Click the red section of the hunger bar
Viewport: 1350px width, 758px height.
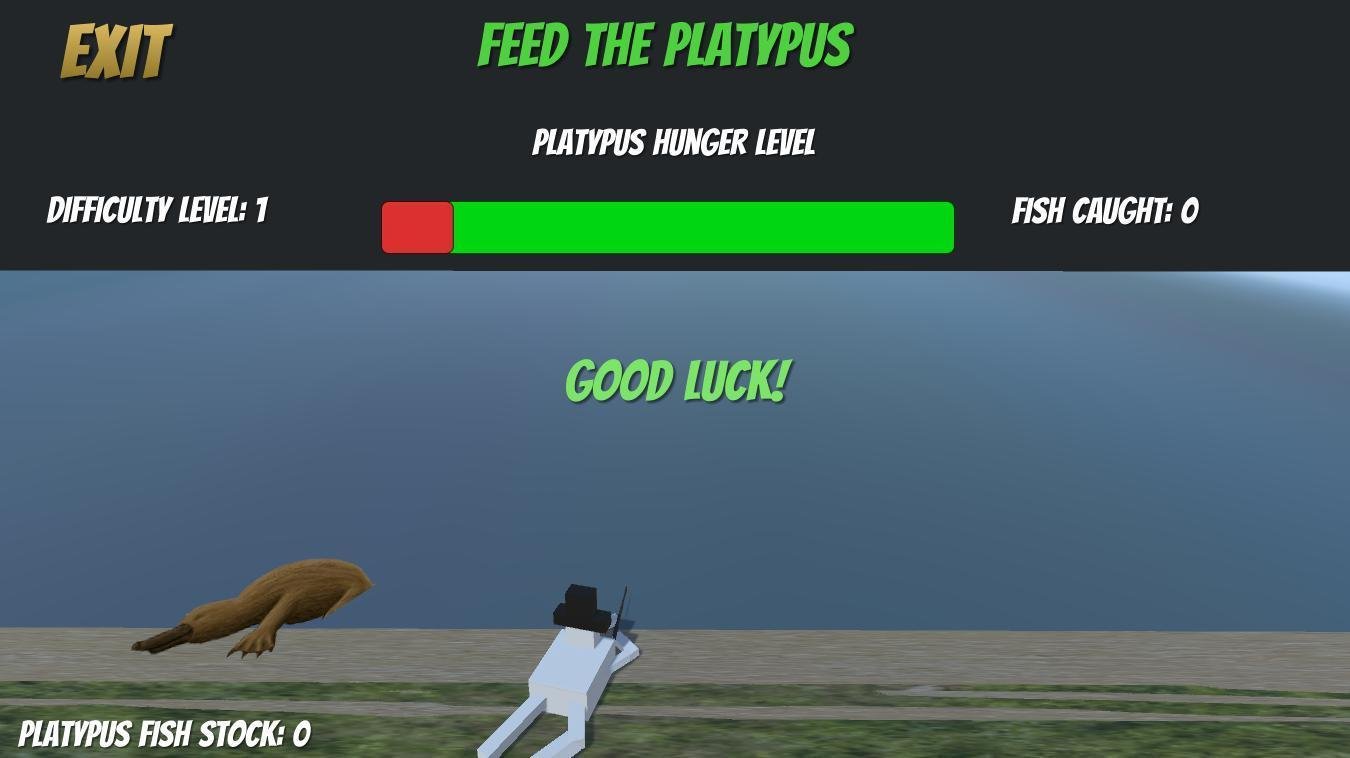click(x=417, y=225)
